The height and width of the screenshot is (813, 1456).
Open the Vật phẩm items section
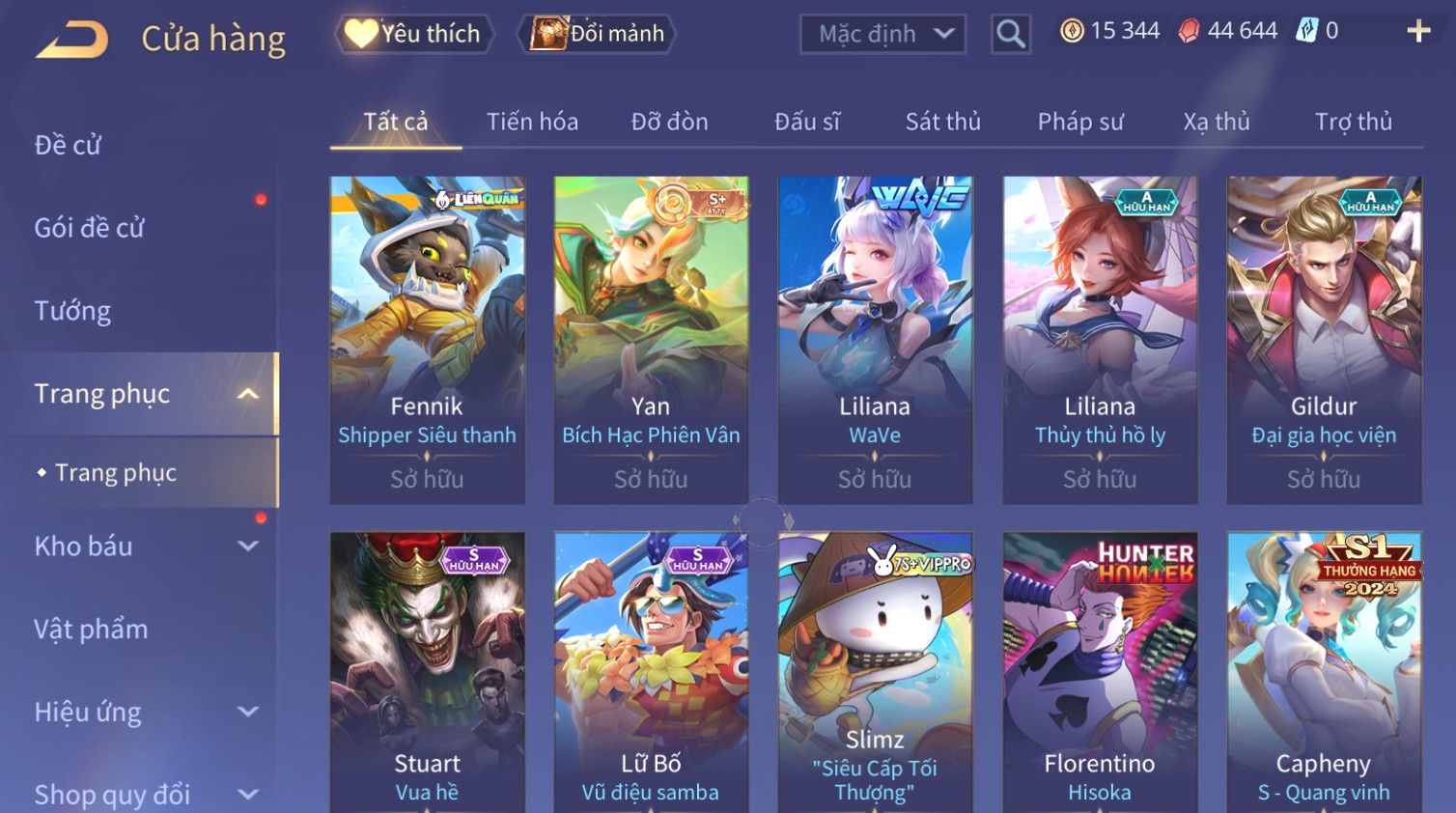pos(91,630)
